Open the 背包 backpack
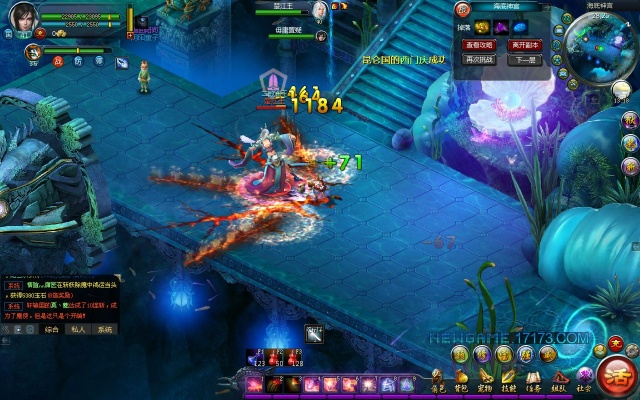Viewport: 640px width, 400px height. tap(462, 381)
